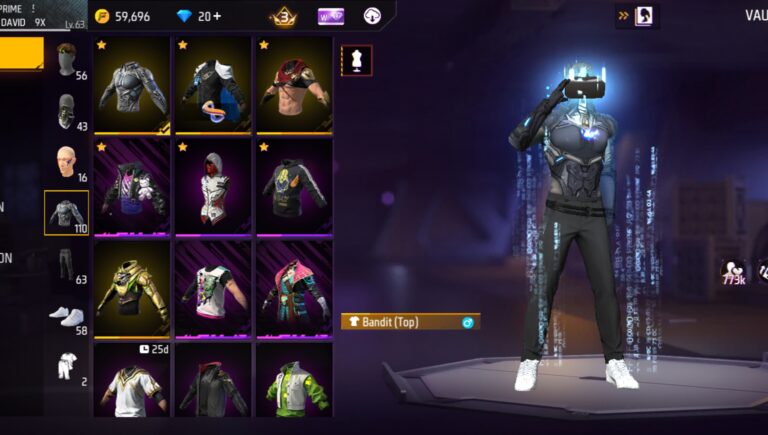
Task: Select the black jacket with white plush toy
Action: point(132,188)
